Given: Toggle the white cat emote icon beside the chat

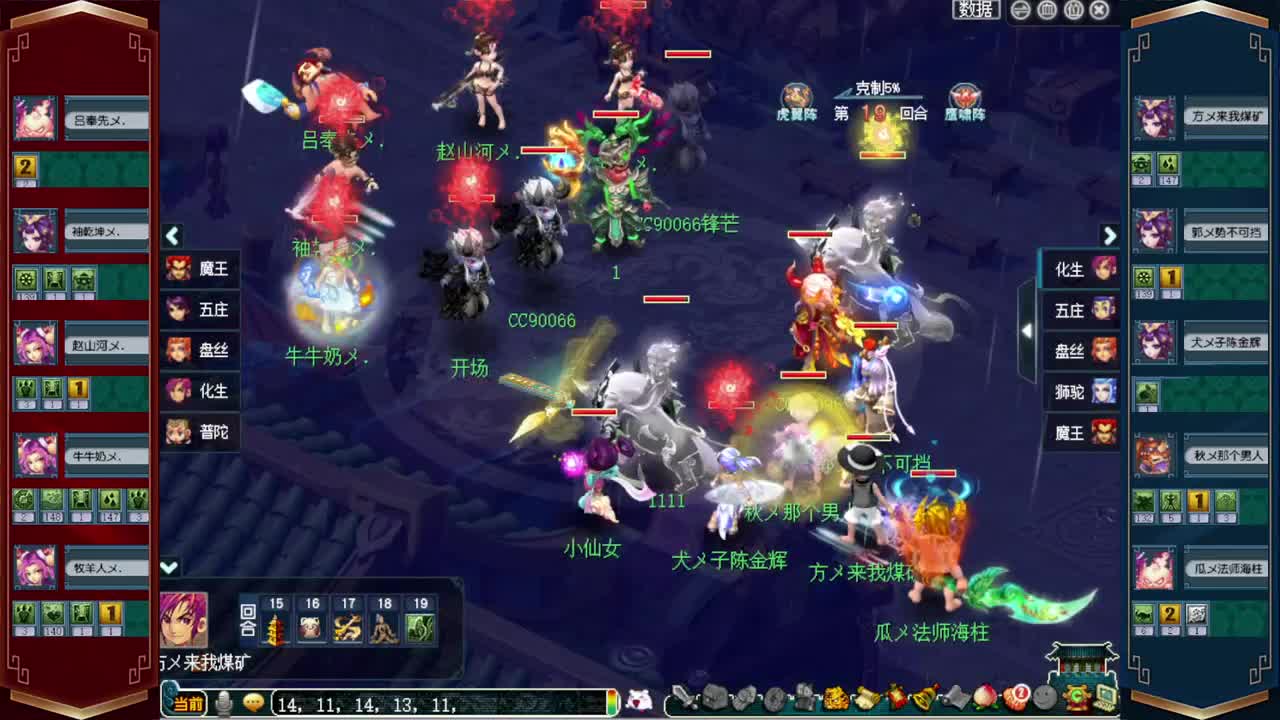Looking at the screenshot, I should point(640,700).
